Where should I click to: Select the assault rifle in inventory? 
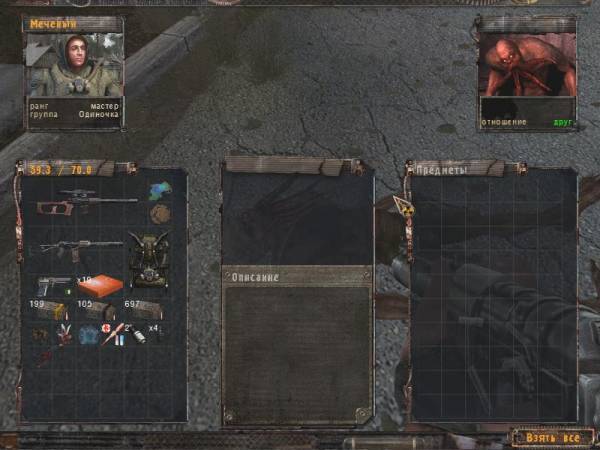(80, 247)
